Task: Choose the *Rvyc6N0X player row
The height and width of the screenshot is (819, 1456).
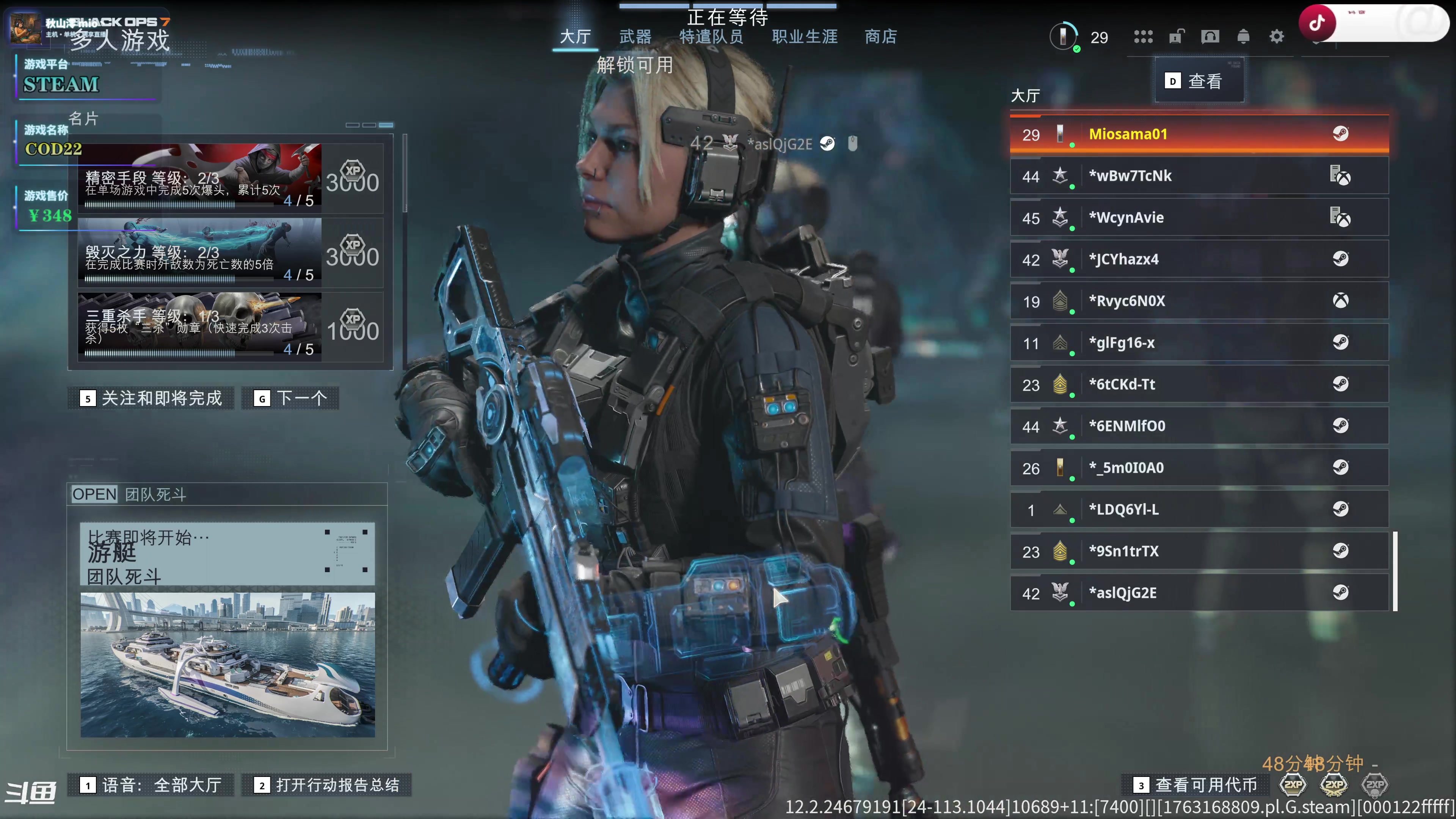Action: tap(1199, 301)
